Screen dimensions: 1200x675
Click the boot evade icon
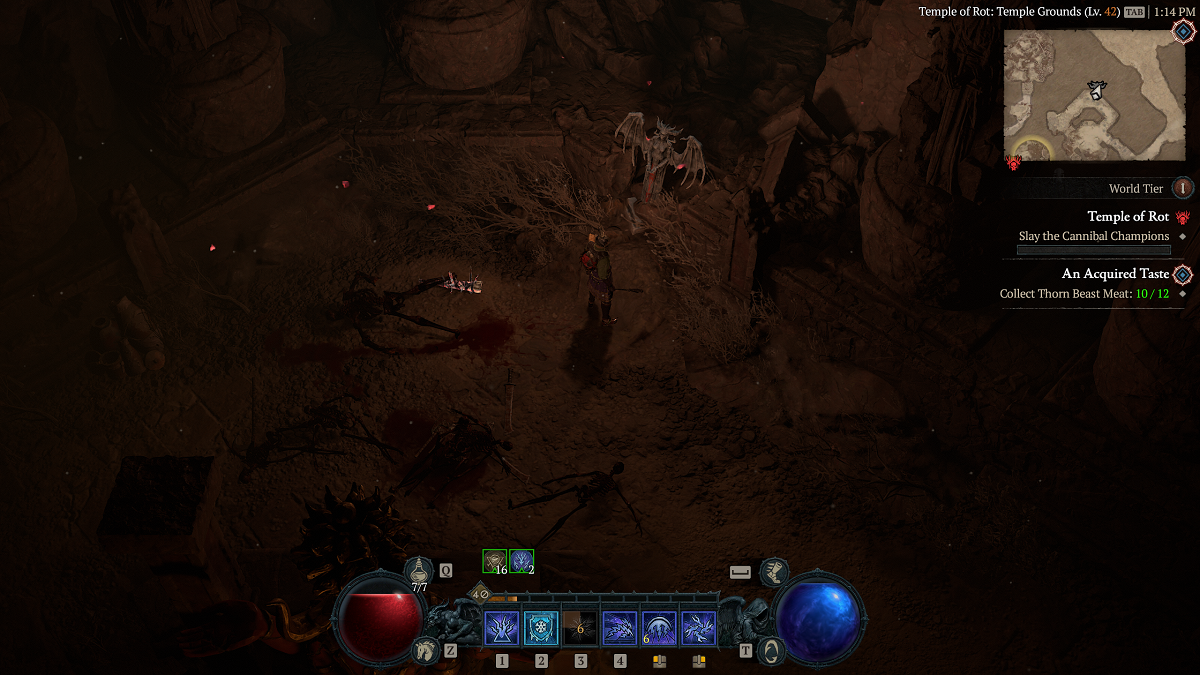pyautogui.click(x=773, y=573)
